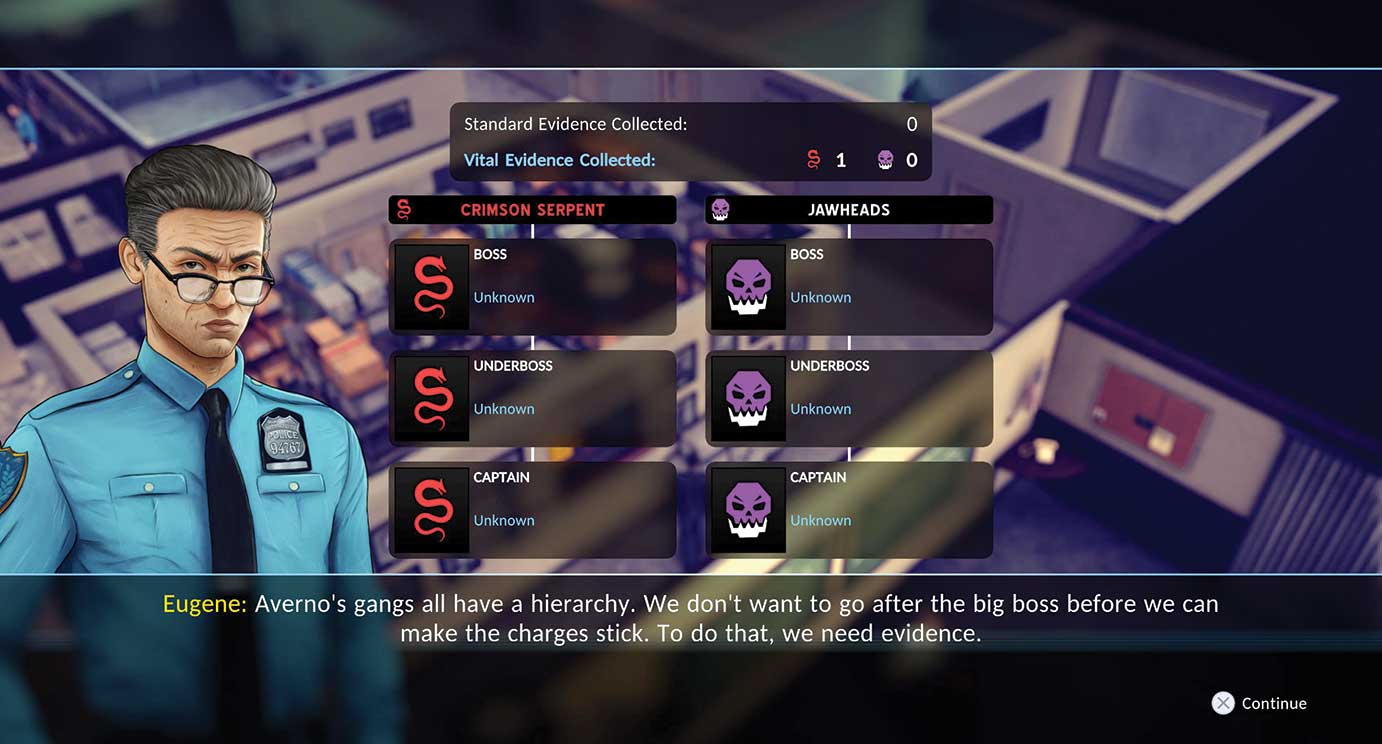Select the Crimson Serpent Underboss card
This screenshot has height=744, width=1382.
click(532, 398)
